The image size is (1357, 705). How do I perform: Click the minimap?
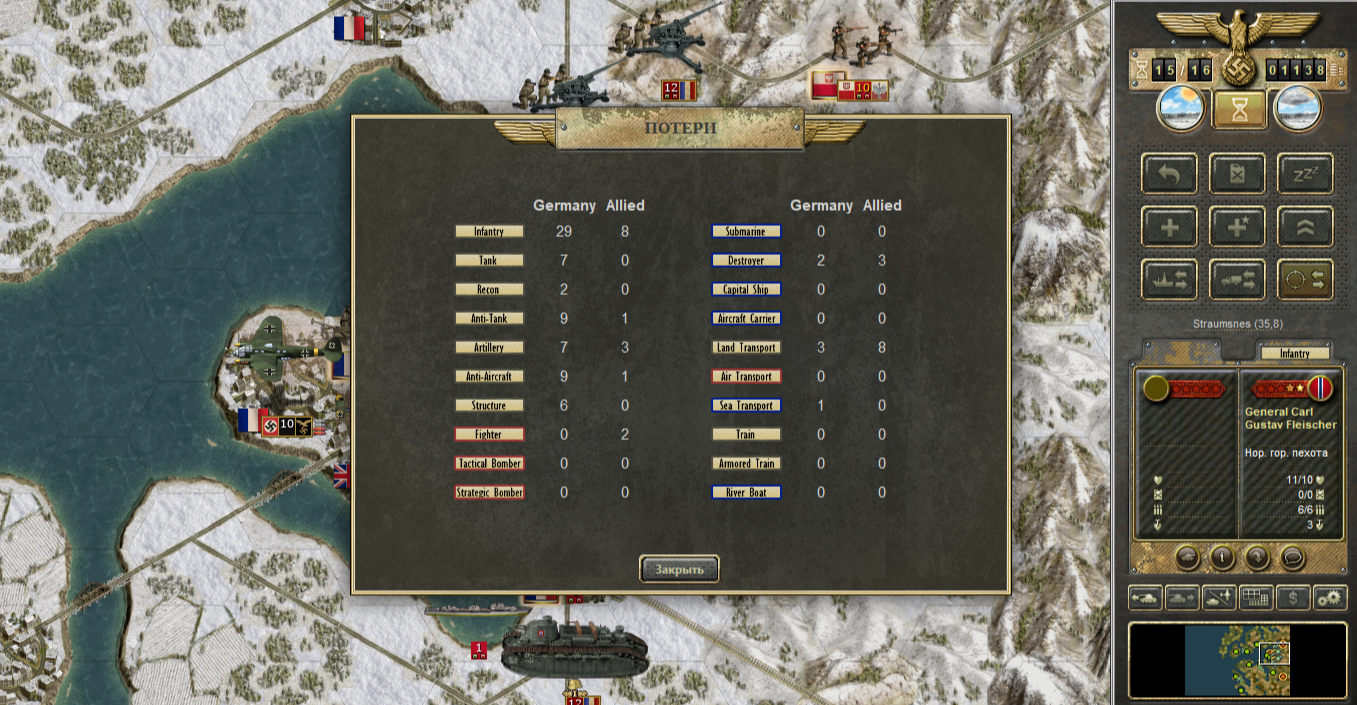click(x=1237, y=659)
